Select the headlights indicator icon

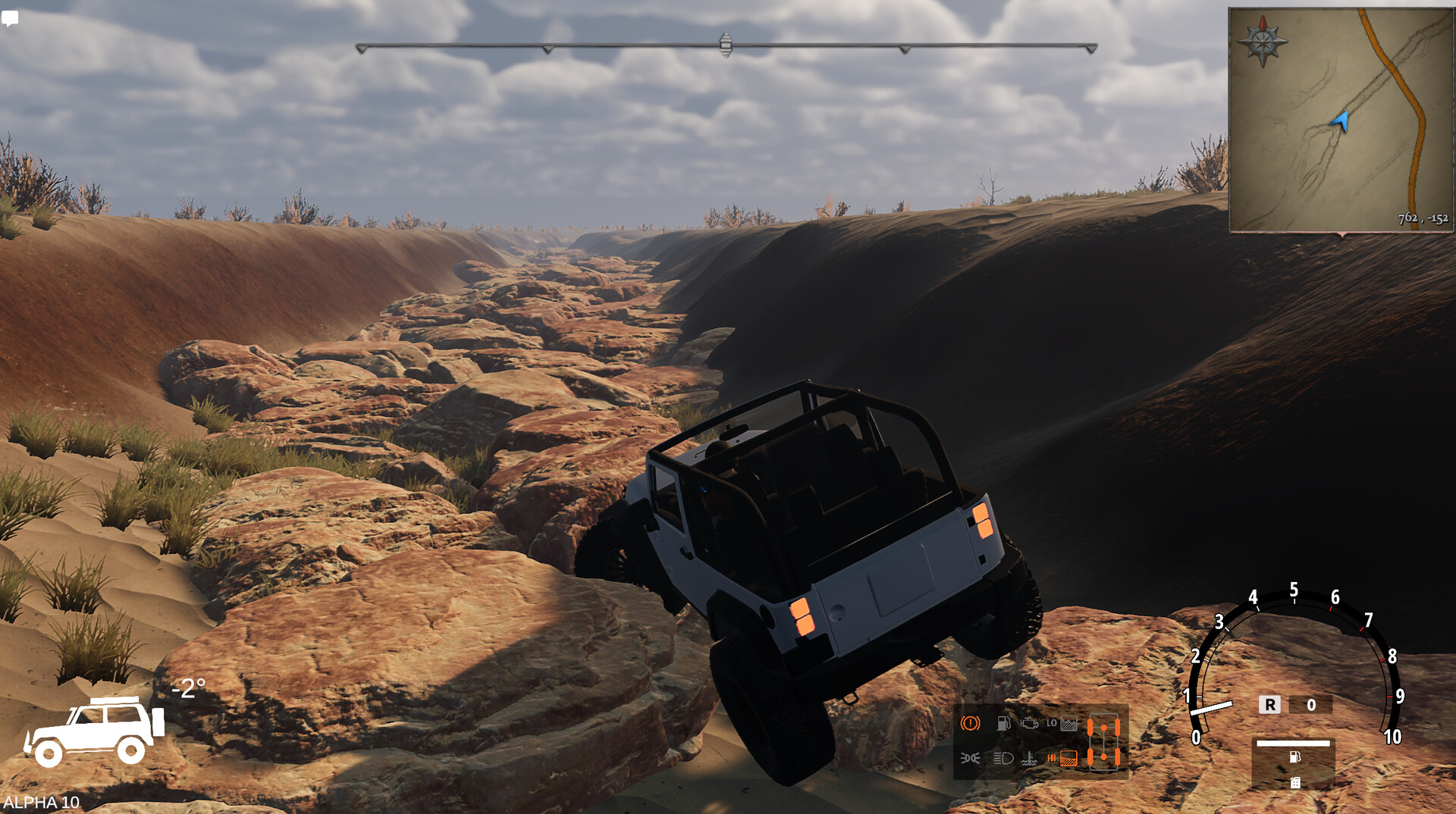1003,758
